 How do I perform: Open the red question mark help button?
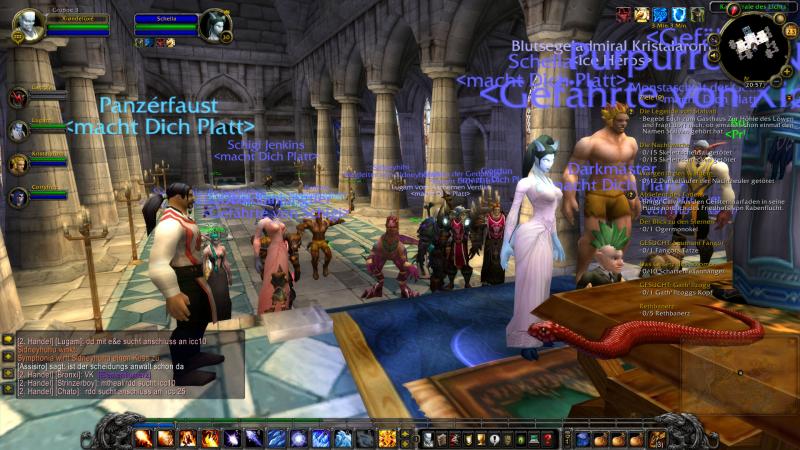tap(548, 439)
